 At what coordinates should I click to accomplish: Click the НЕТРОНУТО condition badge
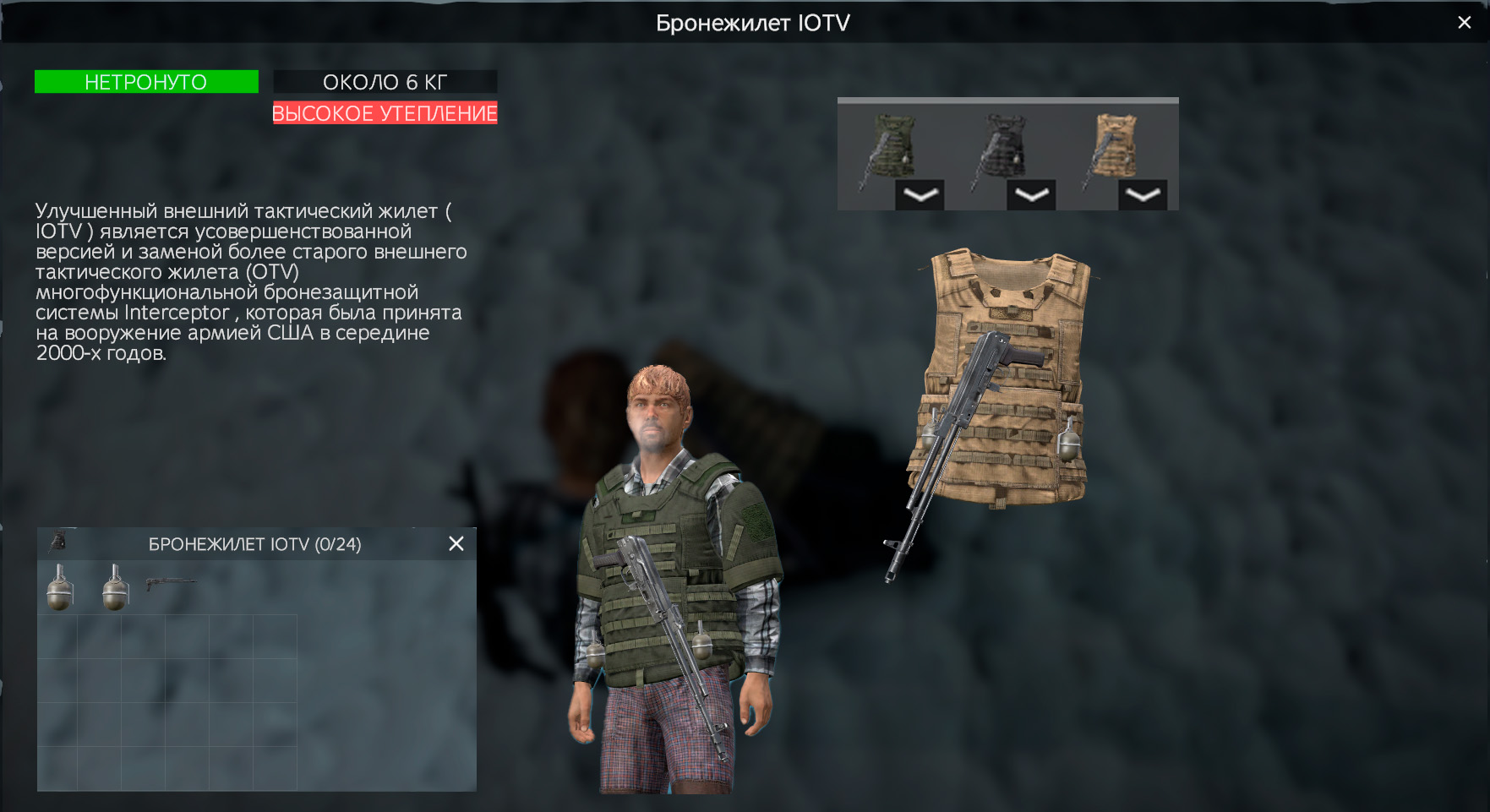145,81
